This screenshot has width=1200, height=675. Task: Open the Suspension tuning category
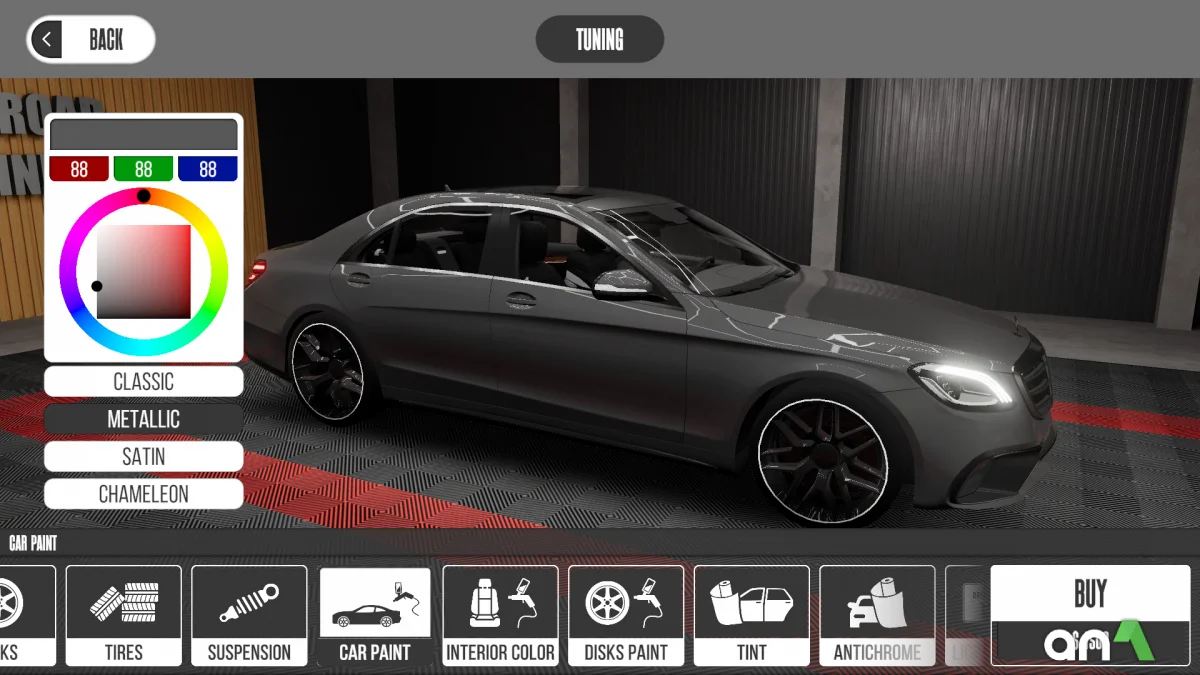pyautogui.click(x=249, y=616)
